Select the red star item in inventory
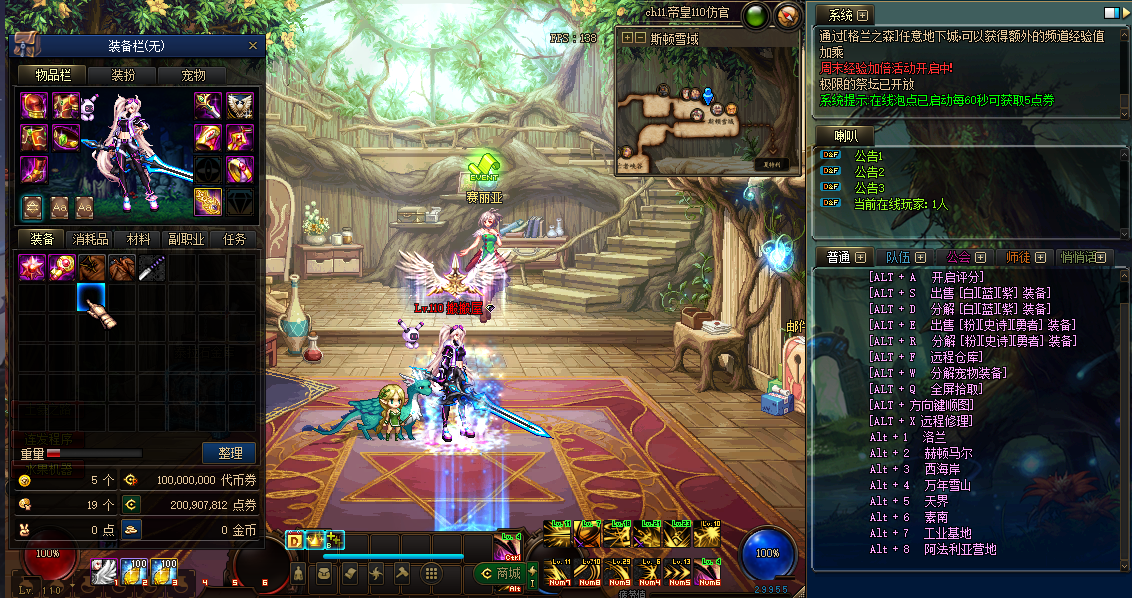This screenshot has height=598, width=1132. click(32, 267)
